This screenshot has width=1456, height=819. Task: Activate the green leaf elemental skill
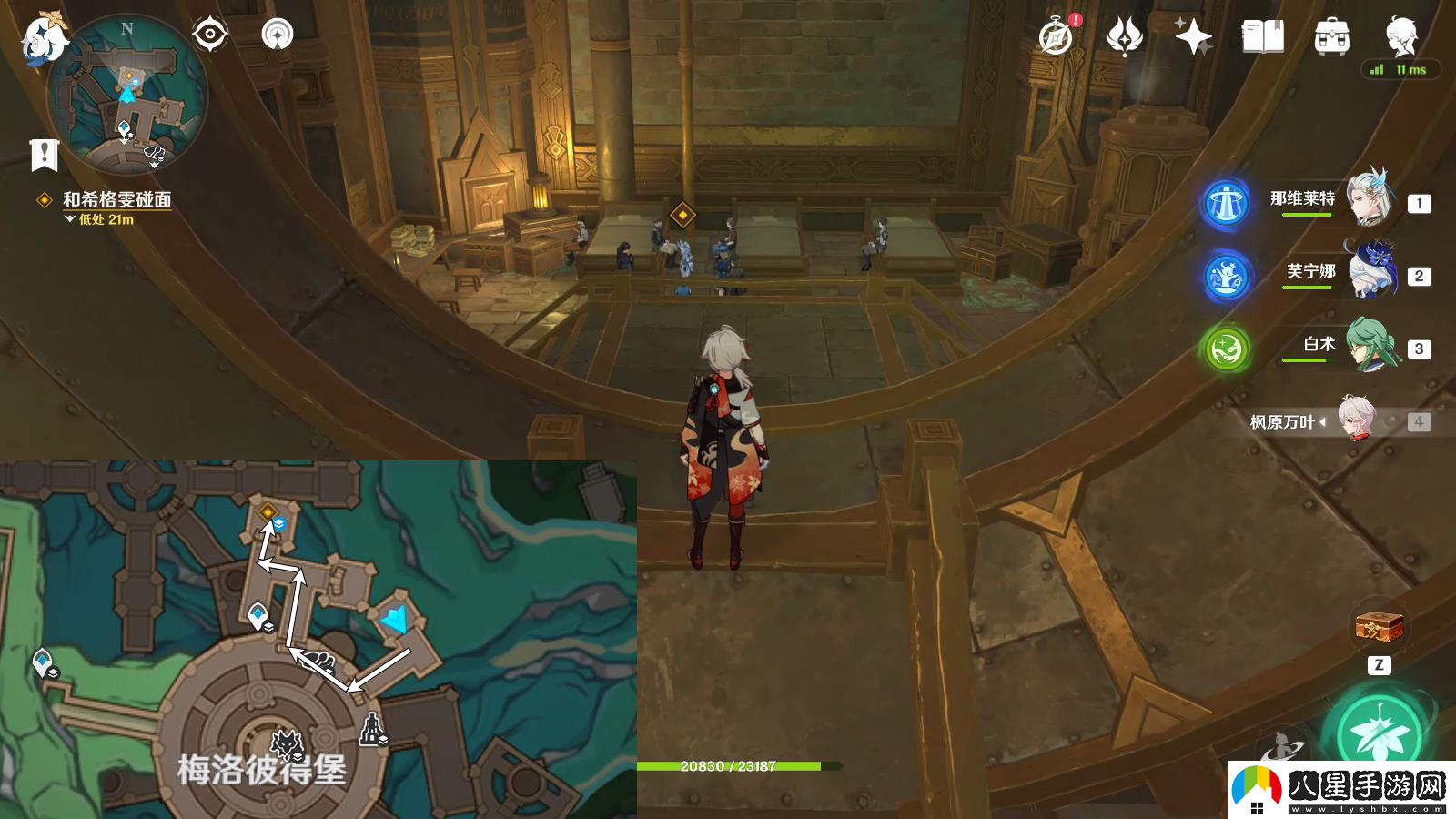click(1379, 733)
